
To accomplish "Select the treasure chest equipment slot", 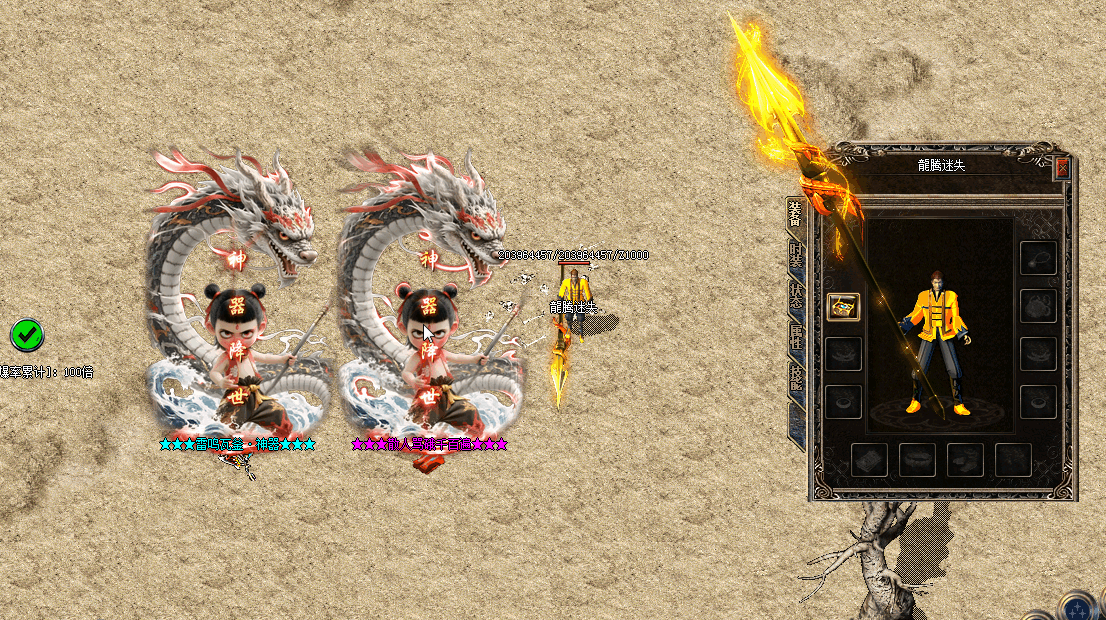I will point(844,307).
